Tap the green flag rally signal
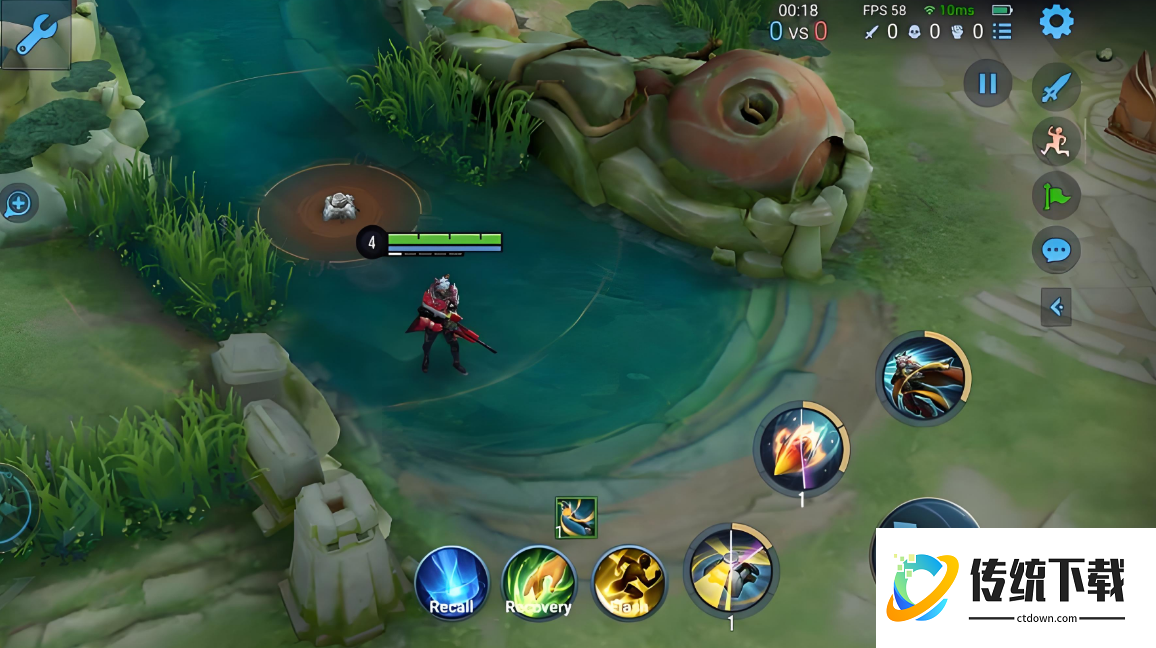 pyautogui.click(x=1056, y=196)
